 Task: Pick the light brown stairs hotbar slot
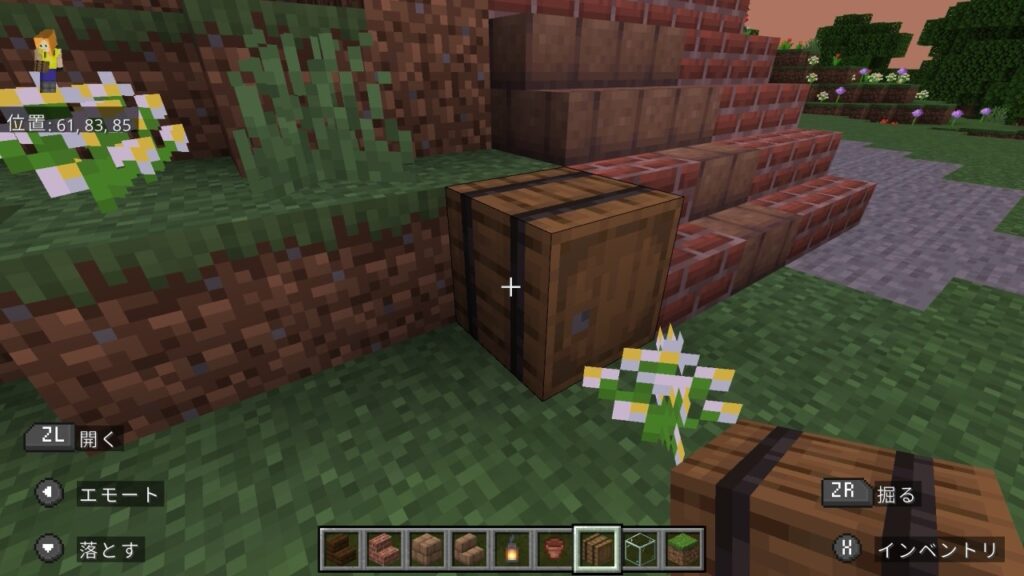(x=469, y=549)
